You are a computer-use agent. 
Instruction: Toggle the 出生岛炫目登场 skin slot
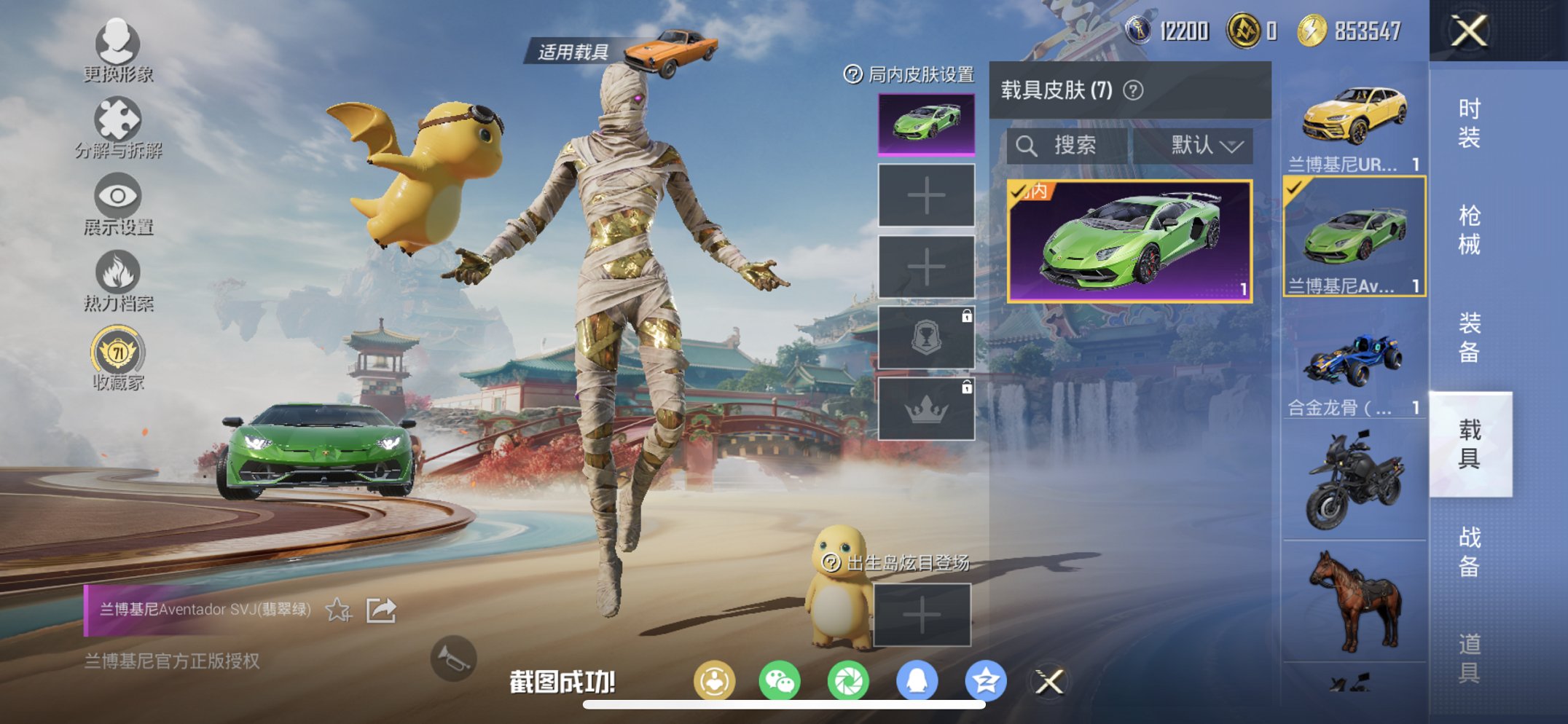pos(923,614)
